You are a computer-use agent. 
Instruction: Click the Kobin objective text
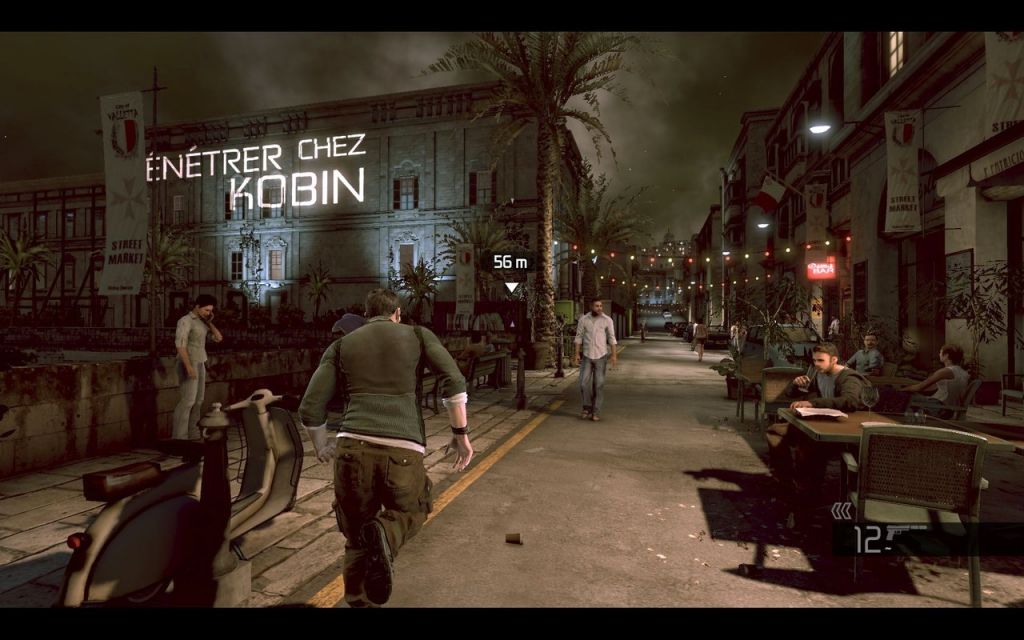pyautogui.click(x=295, y=185)
